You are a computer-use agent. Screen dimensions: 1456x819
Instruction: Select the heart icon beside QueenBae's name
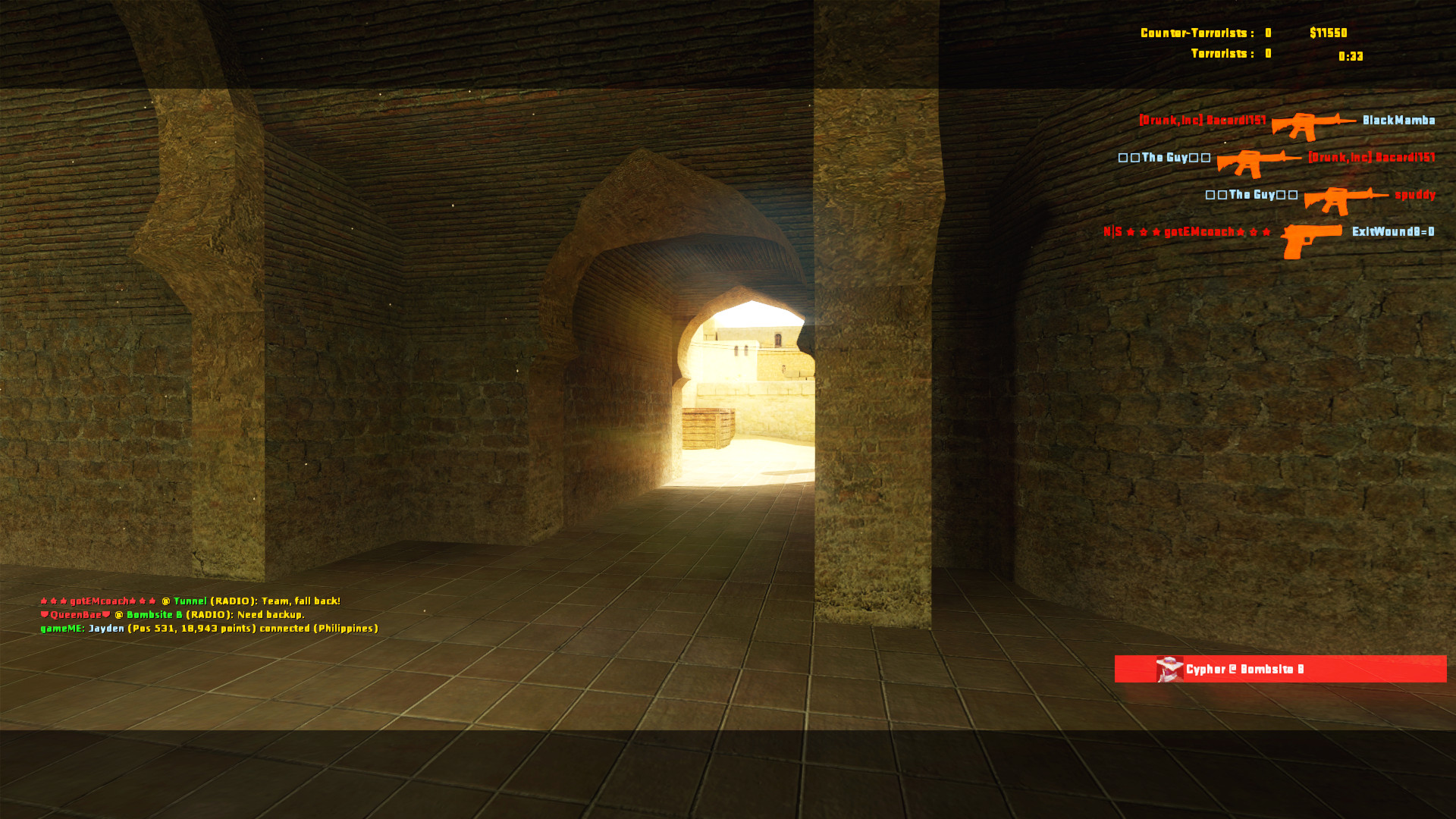point(45,614)
